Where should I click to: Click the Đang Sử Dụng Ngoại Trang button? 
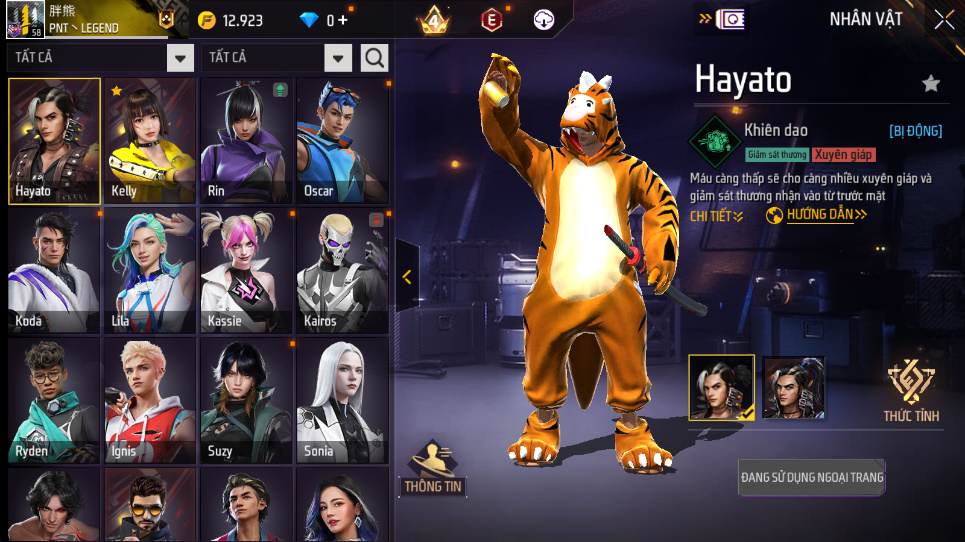pyautogui.click(x=812, y=477)
